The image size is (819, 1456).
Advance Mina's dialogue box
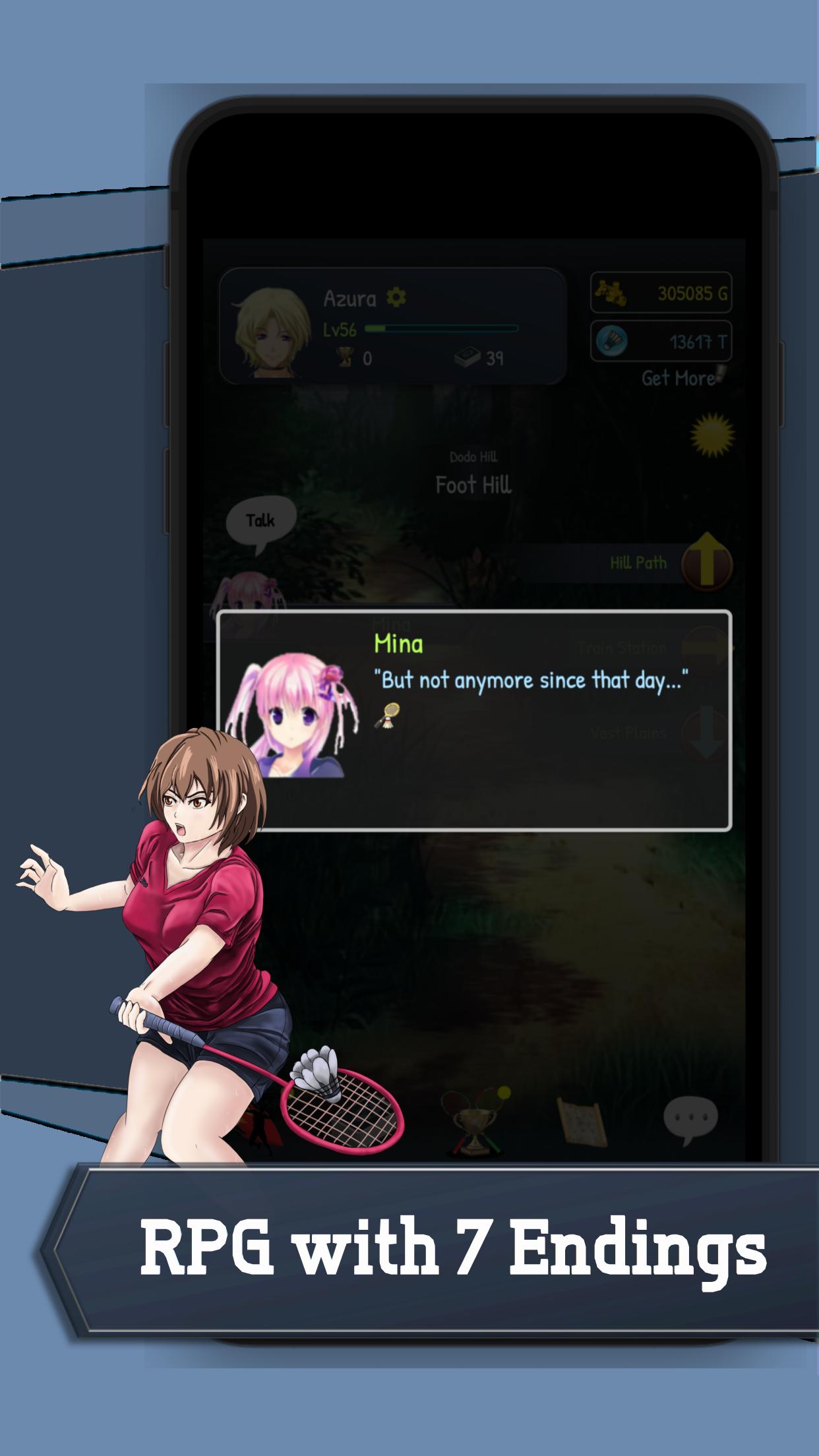tap(473, 720)
